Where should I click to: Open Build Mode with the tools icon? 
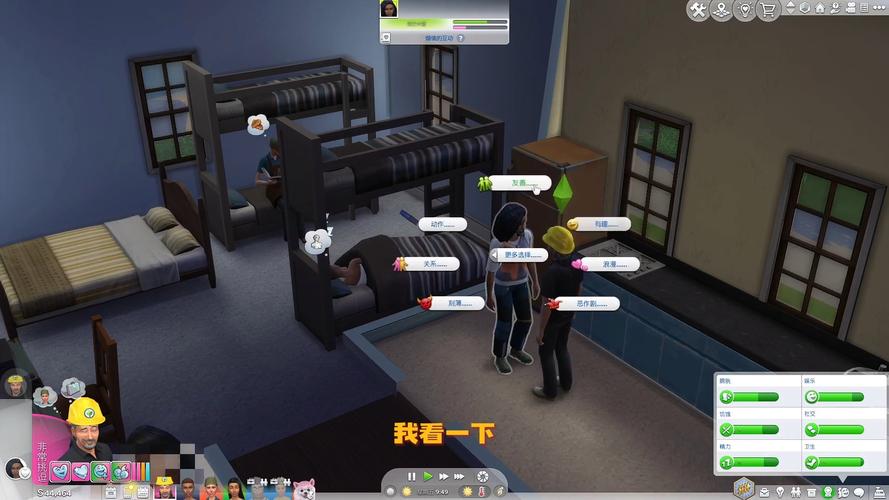pos(700,10)
